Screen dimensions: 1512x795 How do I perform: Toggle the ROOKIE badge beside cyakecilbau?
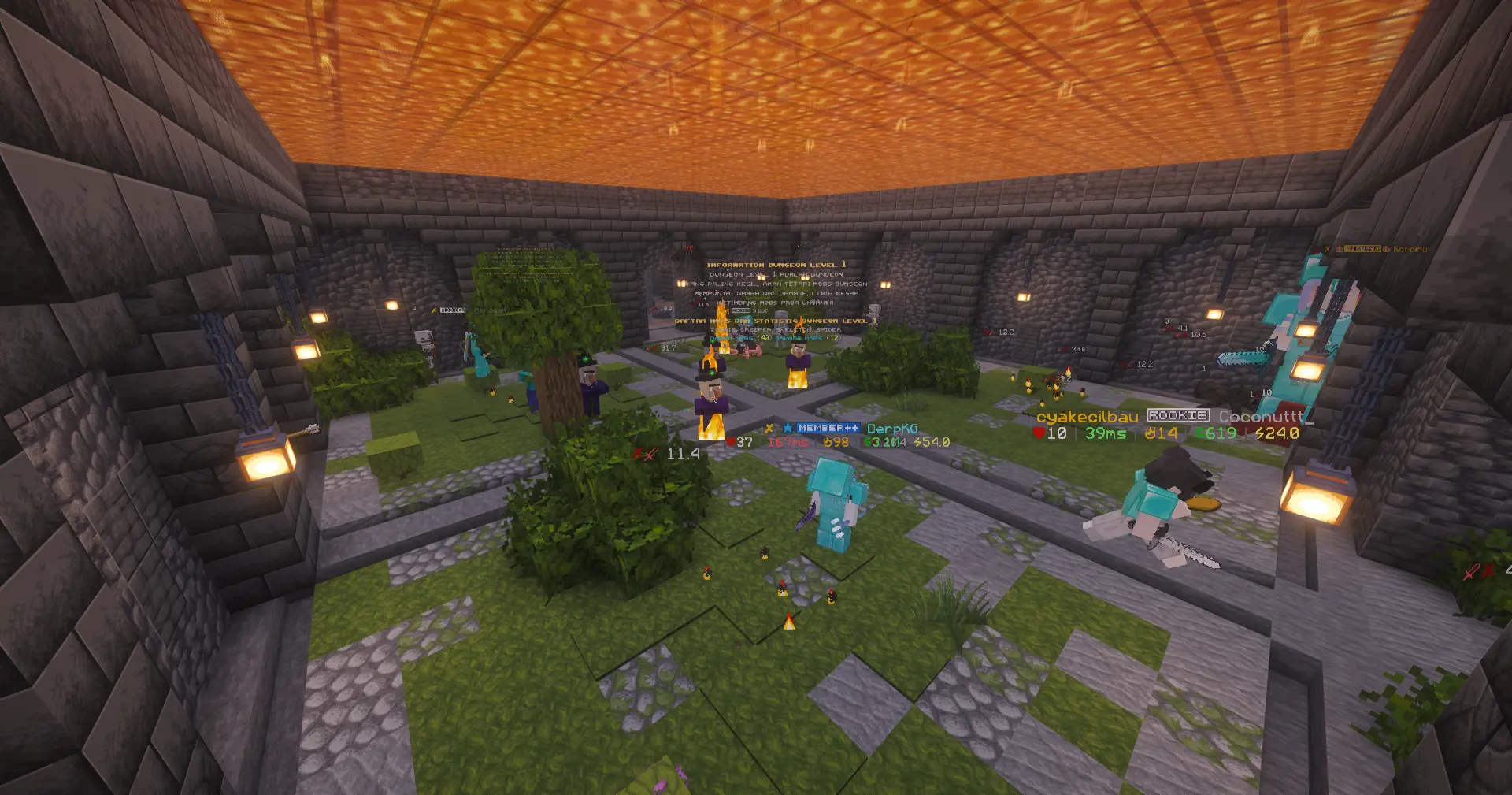click(x=1179, y=416)
